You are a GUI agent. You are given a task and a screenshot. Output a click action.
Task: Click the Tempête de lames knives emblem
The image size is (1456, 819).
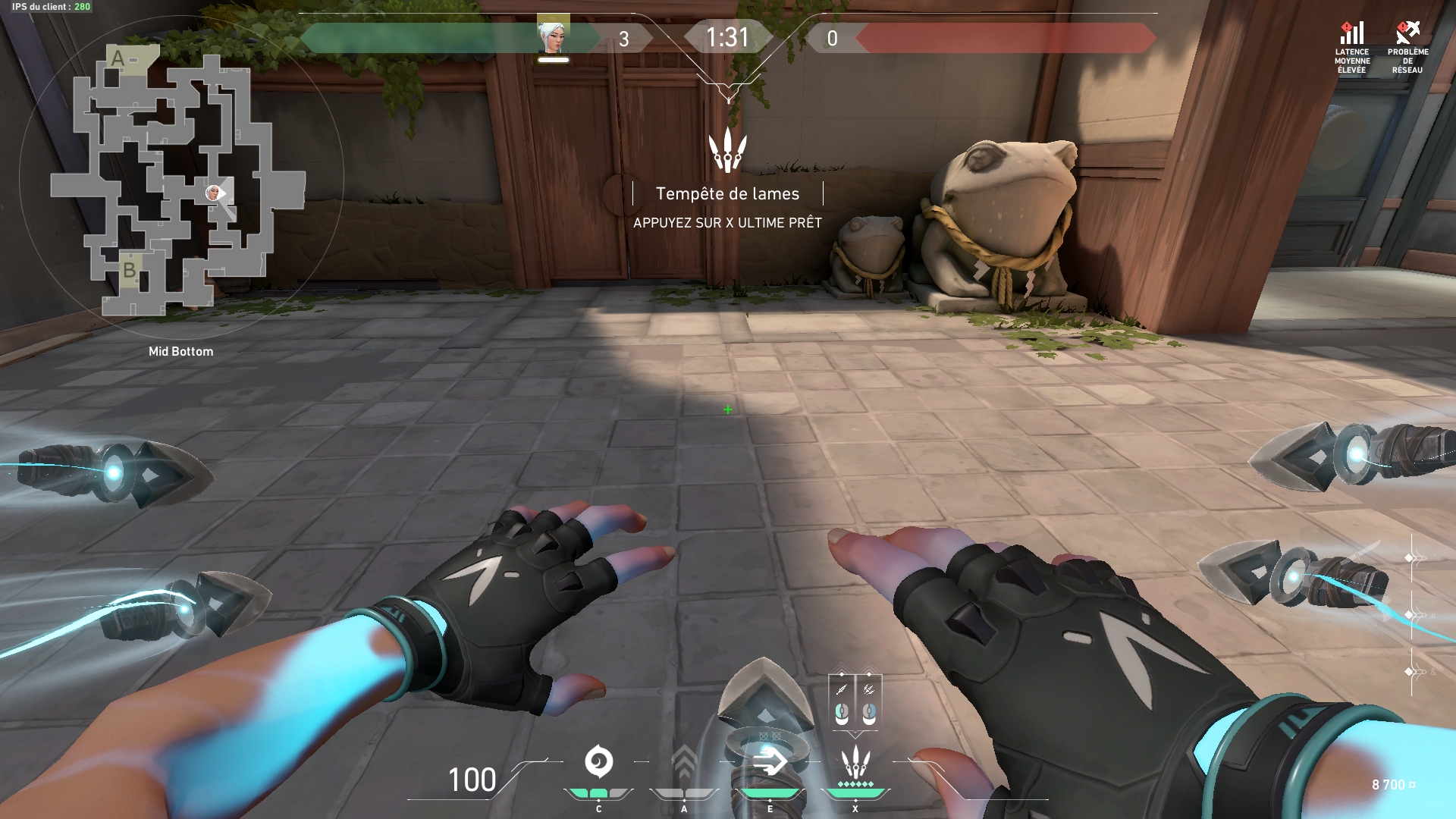728,149
